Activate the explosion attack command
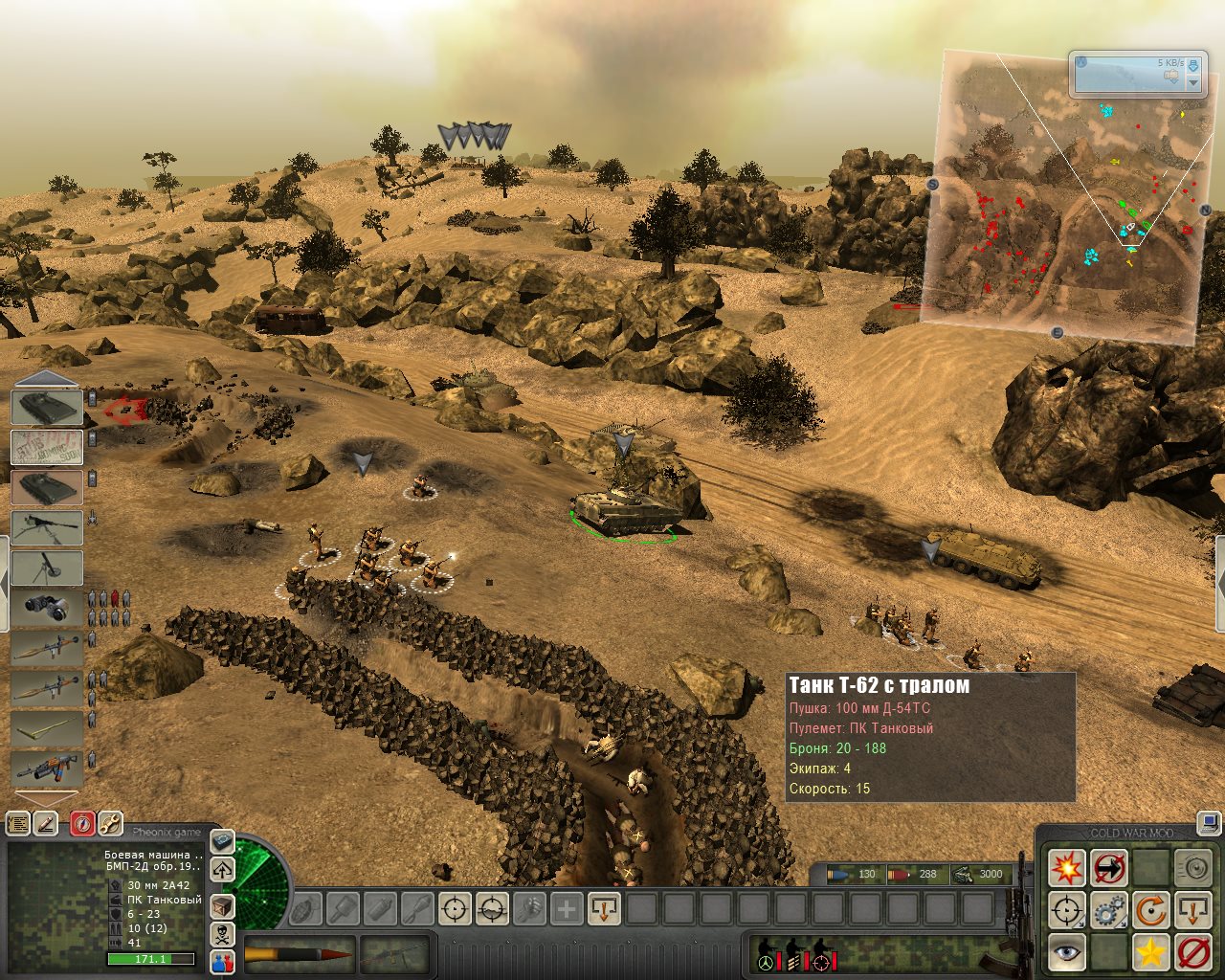Screen dimensions: 1225x980 (1066, 869)
